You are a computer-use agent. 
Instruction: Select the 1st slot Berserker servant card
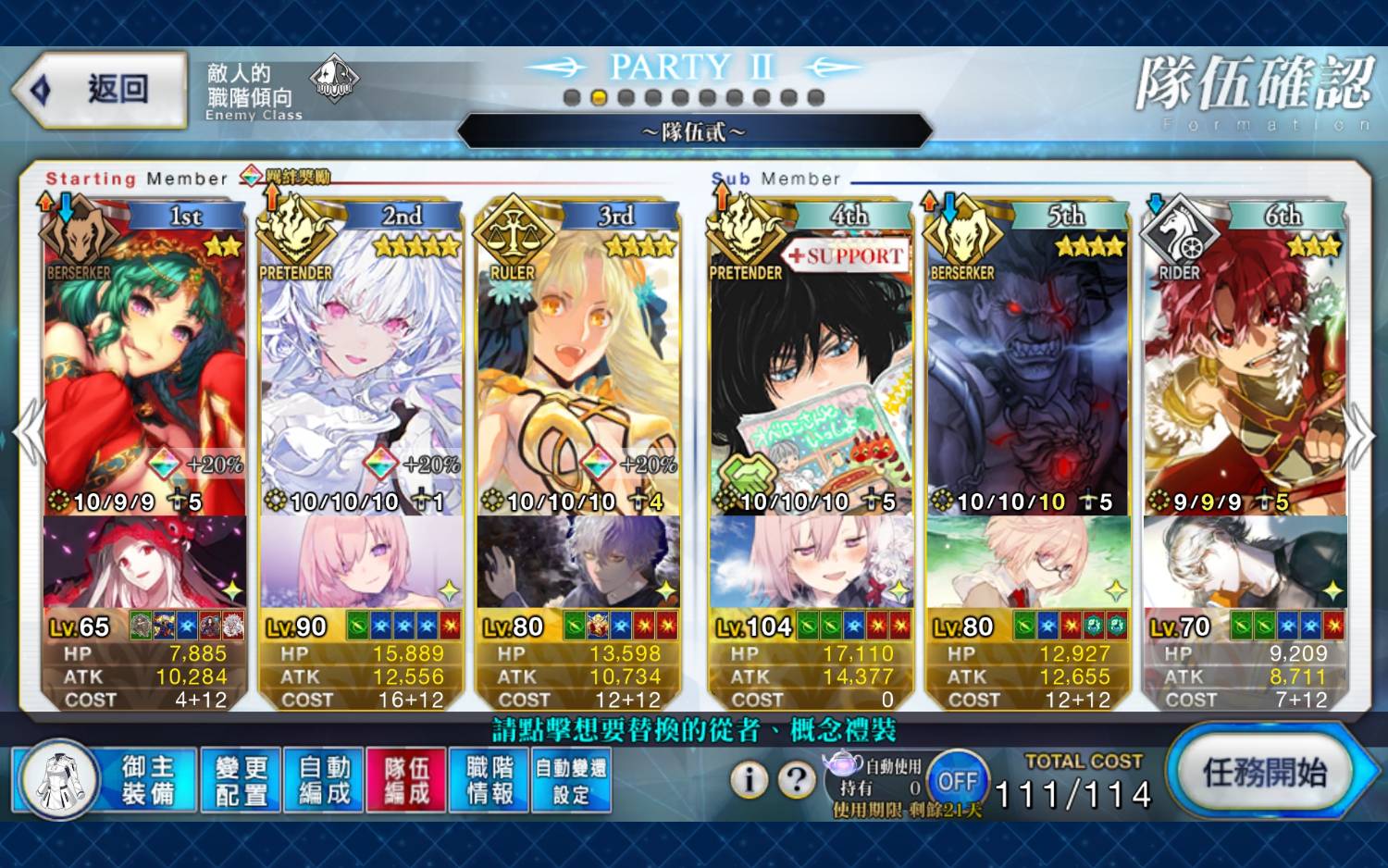pos(144,370)
